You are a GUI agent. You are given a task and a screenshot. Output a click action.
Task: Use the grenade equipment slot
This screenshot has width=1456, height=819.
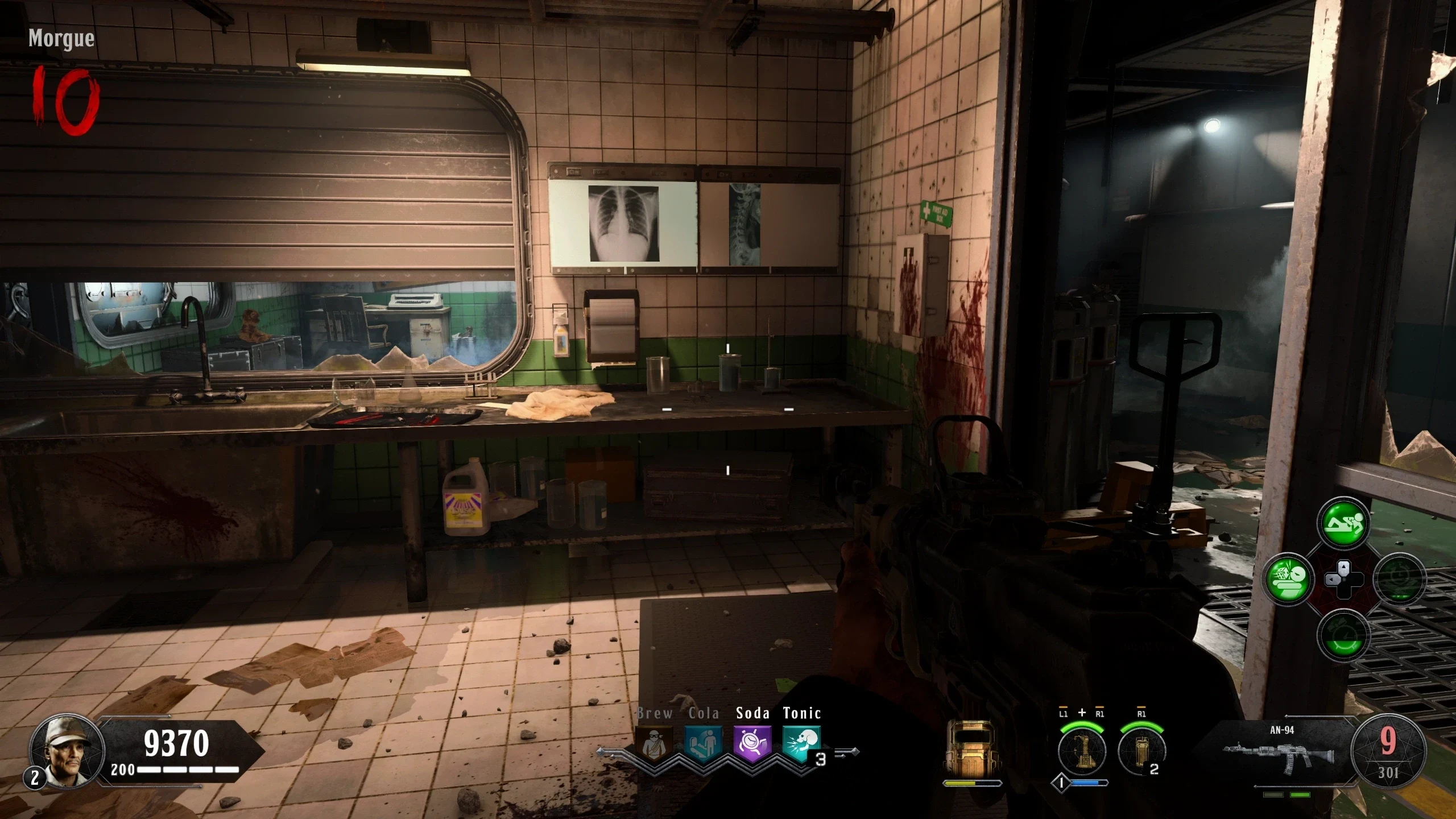point(1141,751)
